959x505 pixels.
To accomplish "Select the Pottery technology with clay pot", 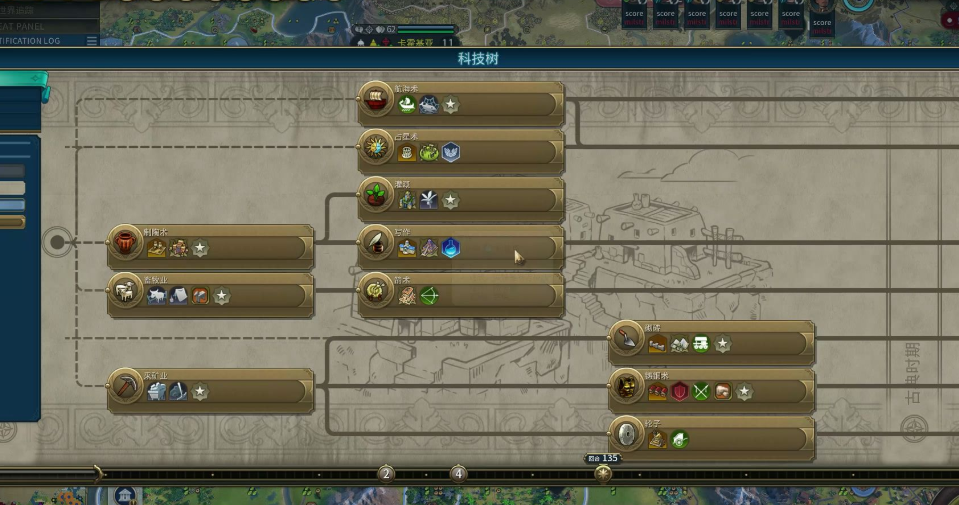I will (126, 242).
